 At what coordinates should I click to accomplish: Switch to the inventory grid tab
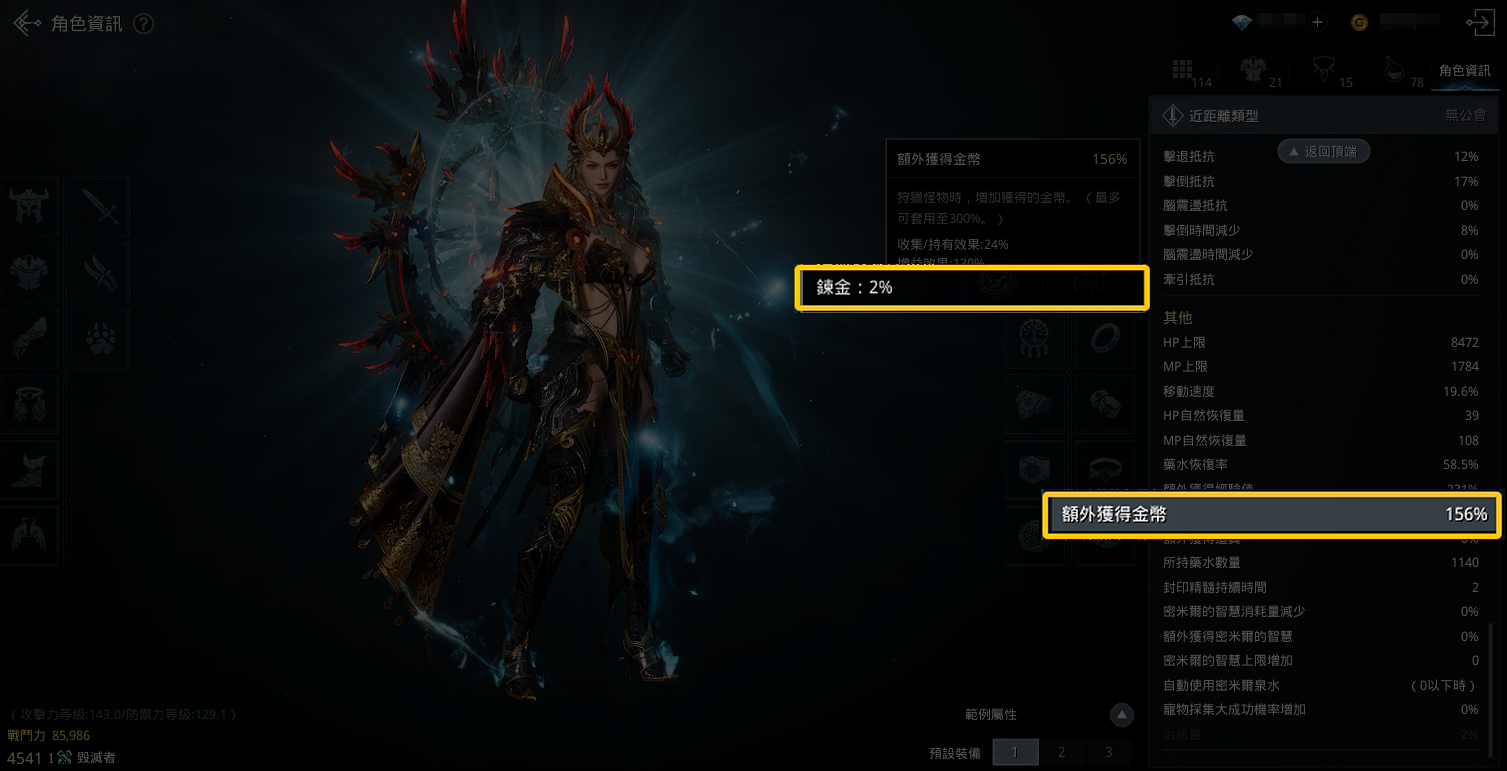tap(1183, 69)
